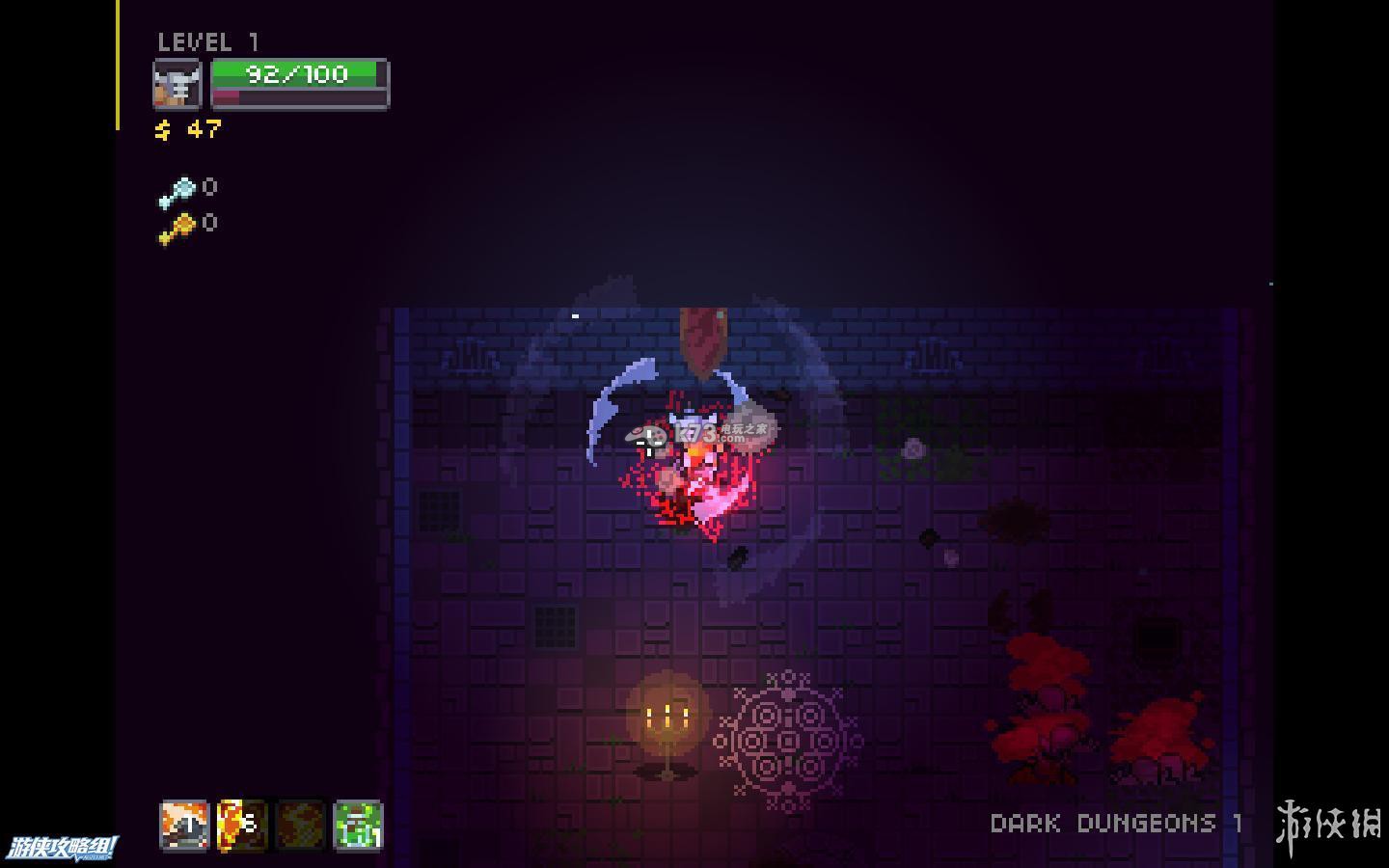Click the horned-helmet hero portrait
The image size is (1389, 868).
click(177, 84)
